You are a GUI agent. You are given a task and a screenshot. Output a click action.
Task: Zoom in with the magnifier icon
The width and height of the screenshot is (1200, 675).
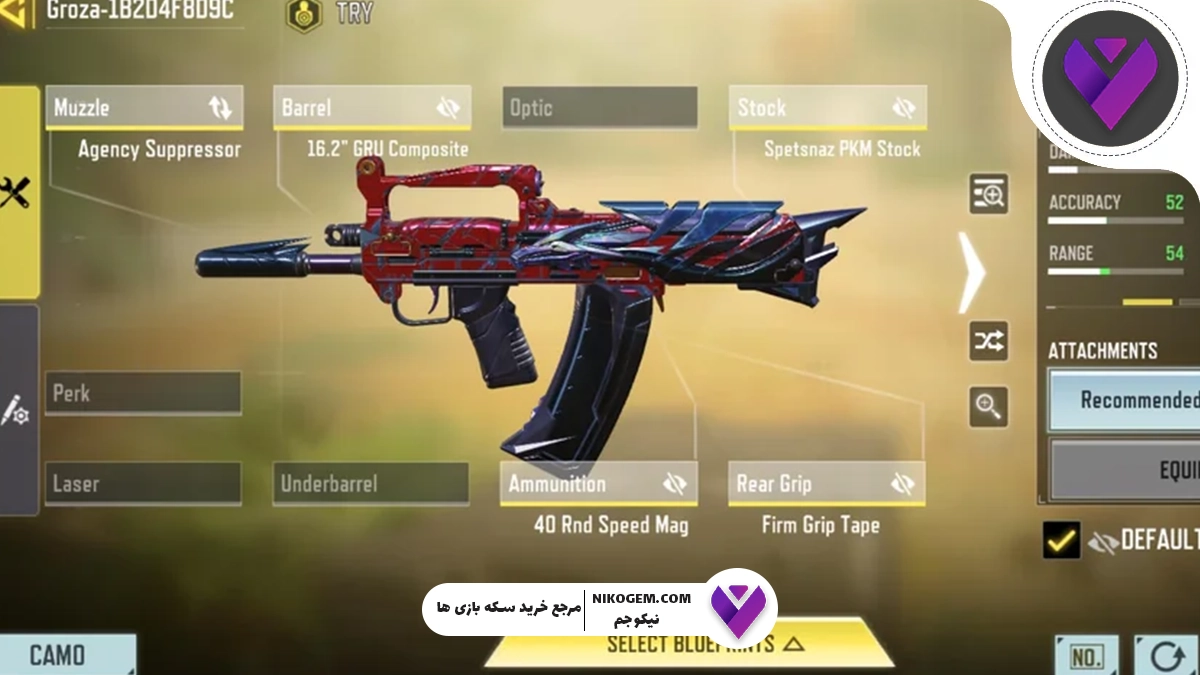pos(988,407)
